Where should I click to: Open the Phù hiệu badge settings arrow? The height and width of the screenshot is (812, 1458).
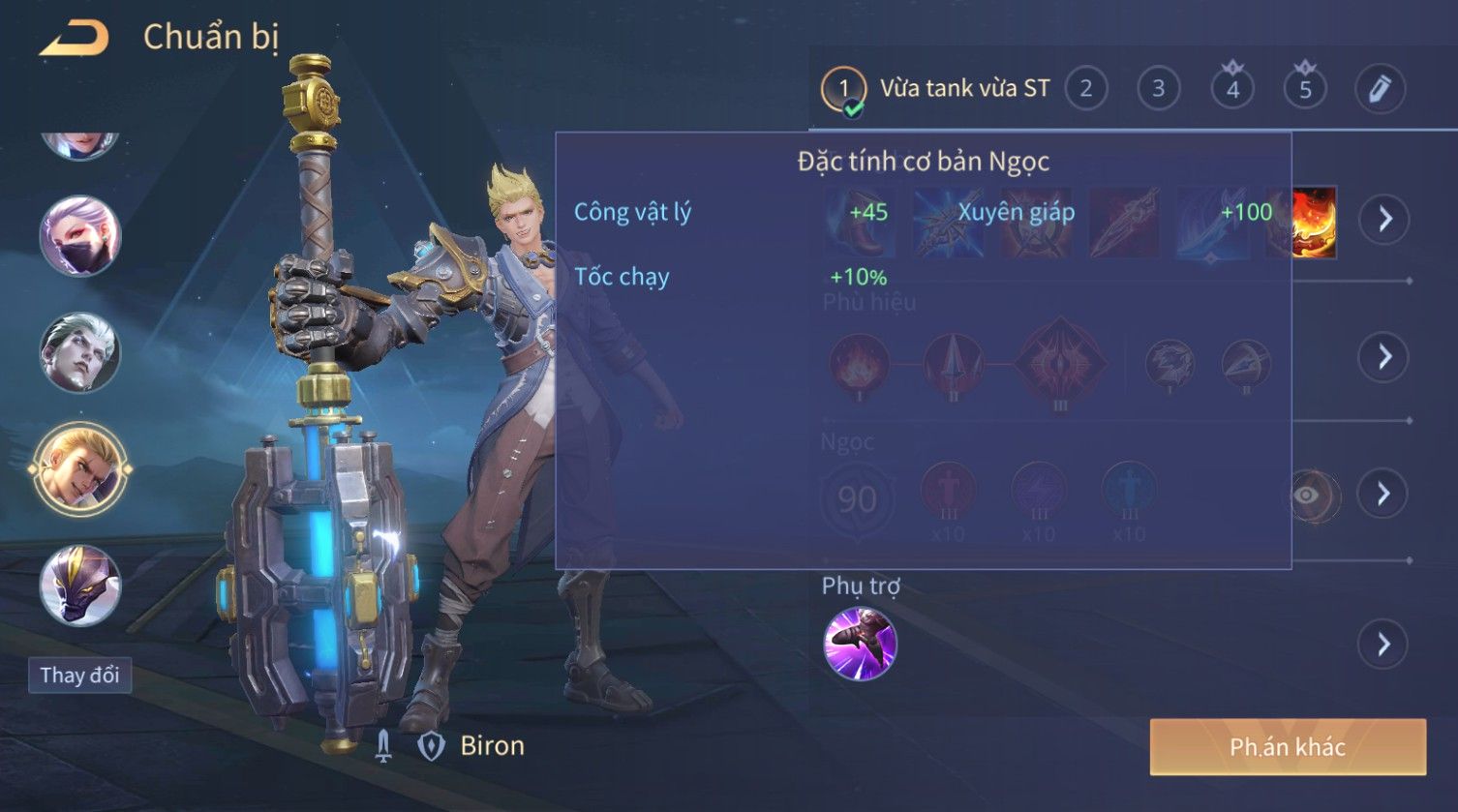click(x=1384, y=357)
